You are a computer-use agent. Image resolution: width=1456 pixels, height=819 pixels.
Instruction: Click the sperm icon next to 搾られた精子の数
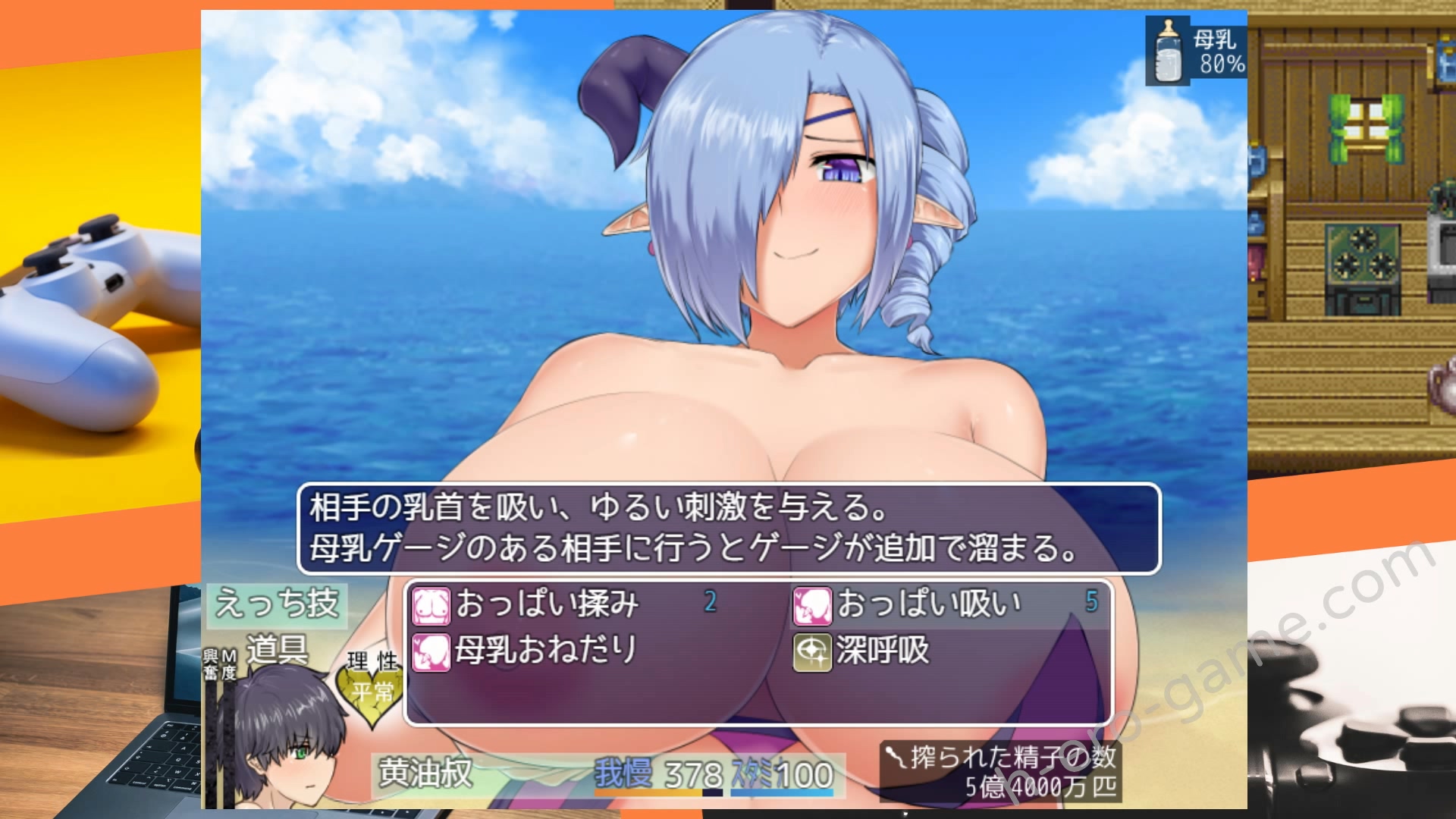[x=893, y=755]
